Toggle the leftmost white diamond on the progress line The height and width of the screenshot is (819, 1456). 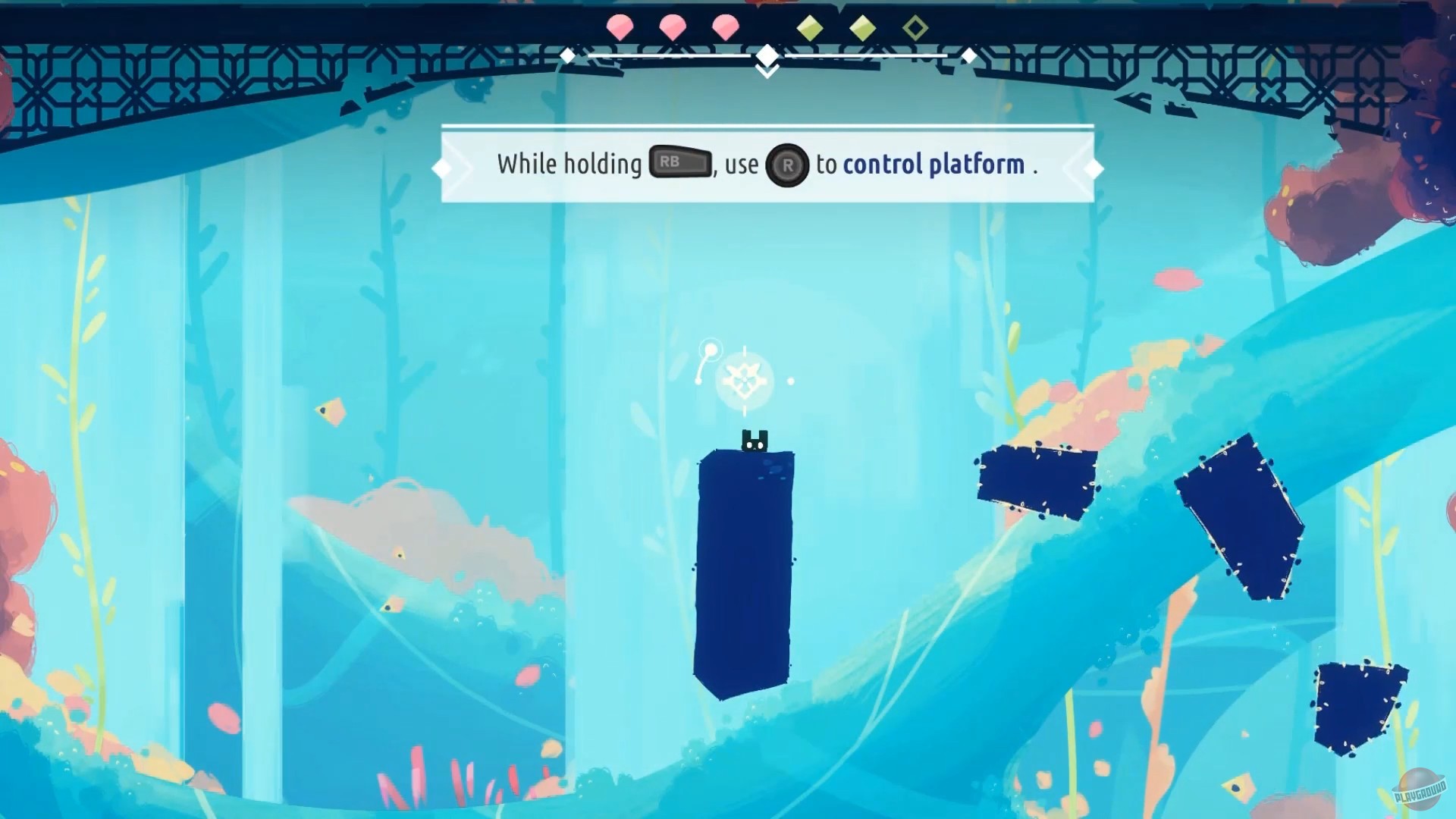coord(566,55)
